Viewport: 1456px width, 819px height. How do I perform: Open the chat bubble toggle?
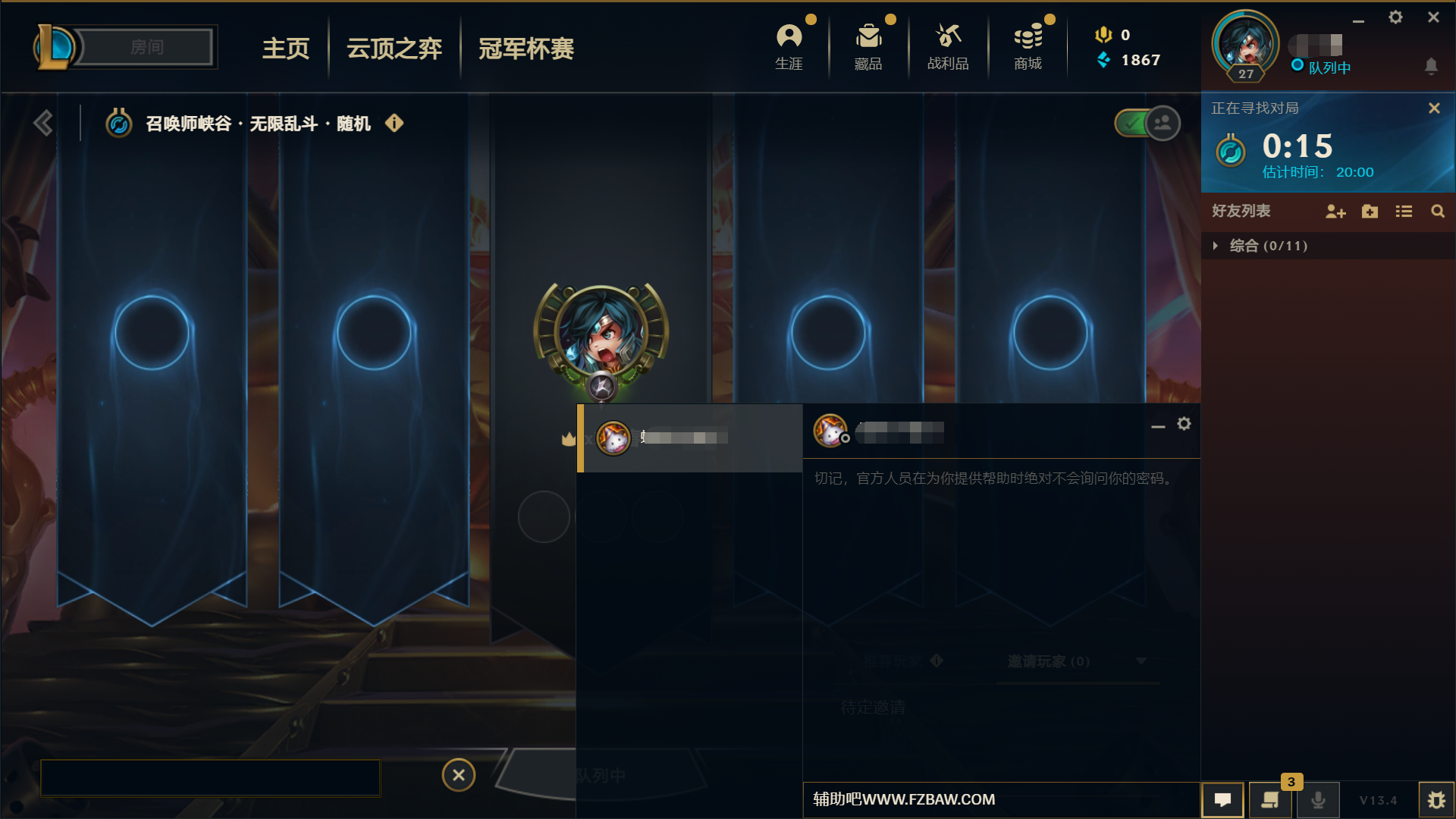pyautogui.click(x=1222, y=799)
